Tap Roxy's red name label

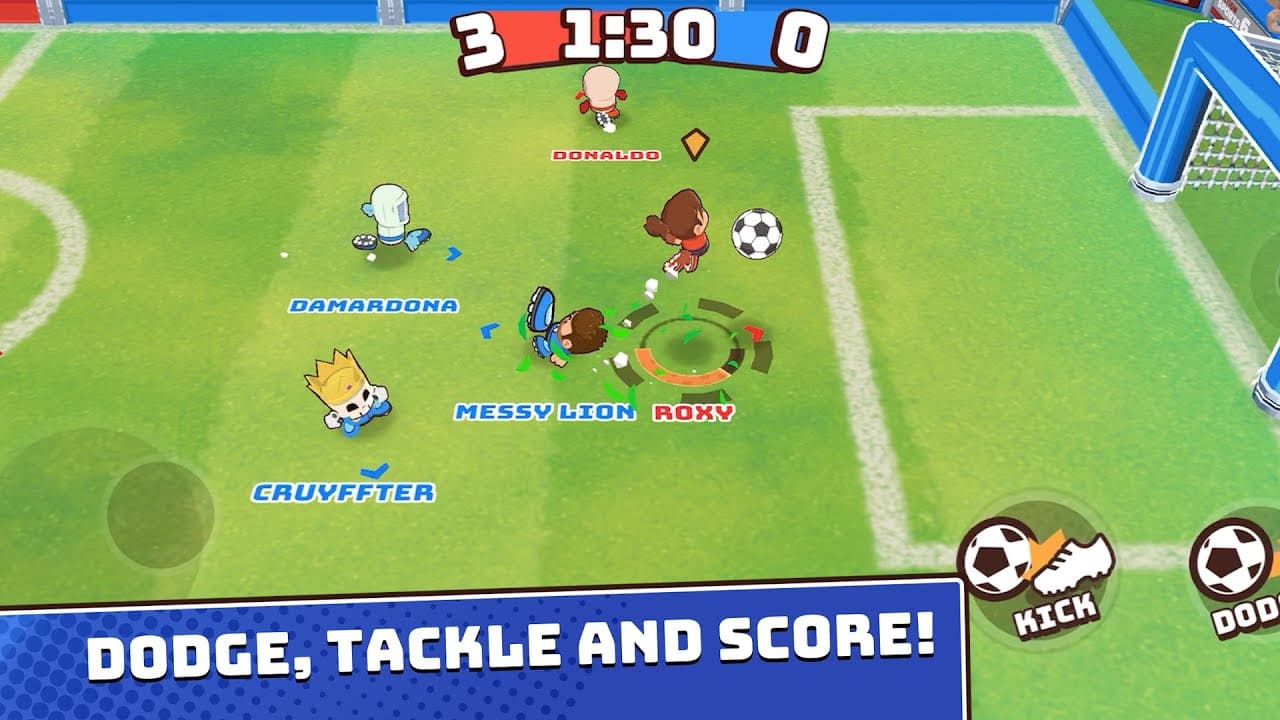(692, 413)
